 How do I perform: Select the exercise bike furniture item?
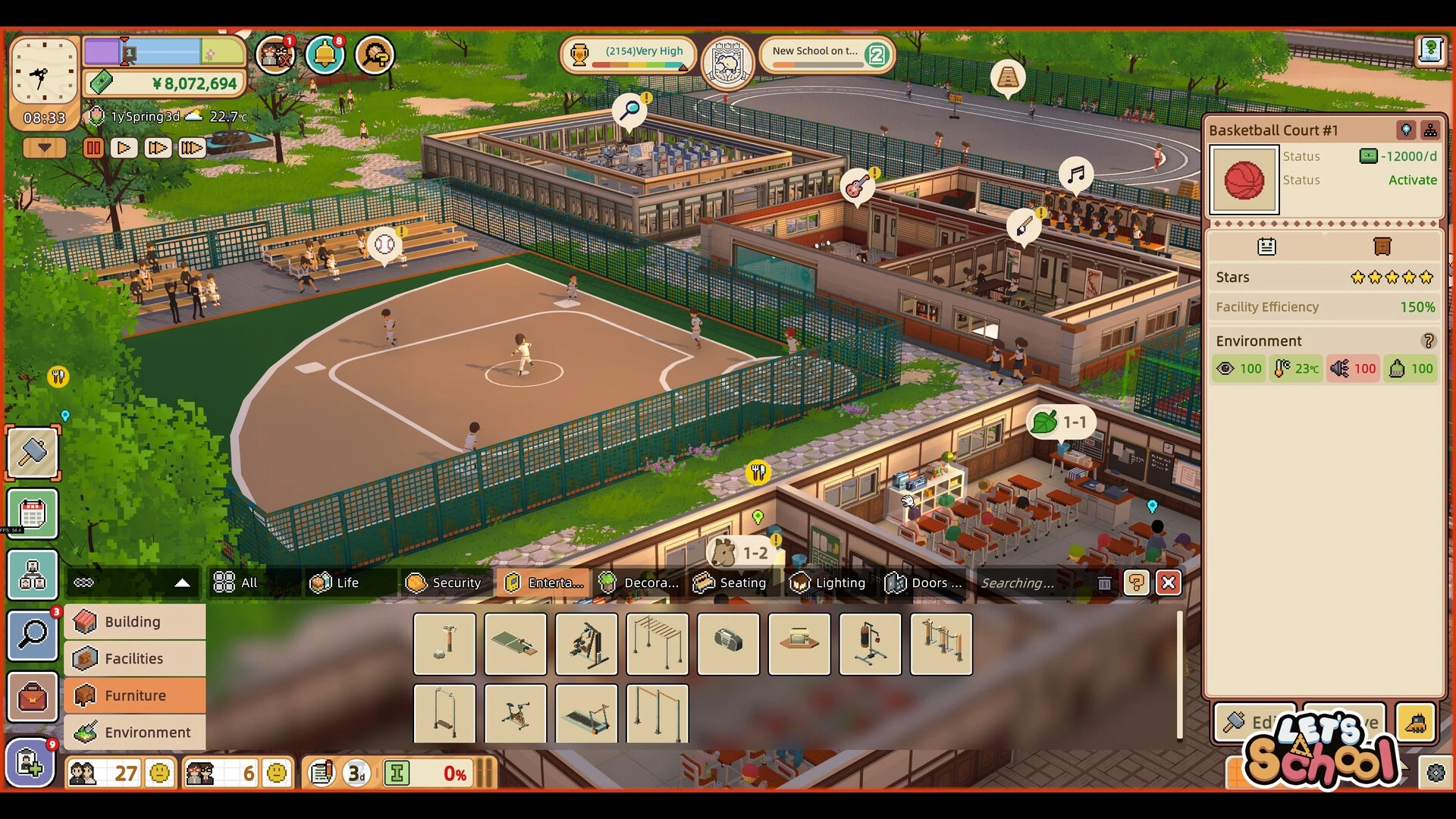click(x=515, y=714)
